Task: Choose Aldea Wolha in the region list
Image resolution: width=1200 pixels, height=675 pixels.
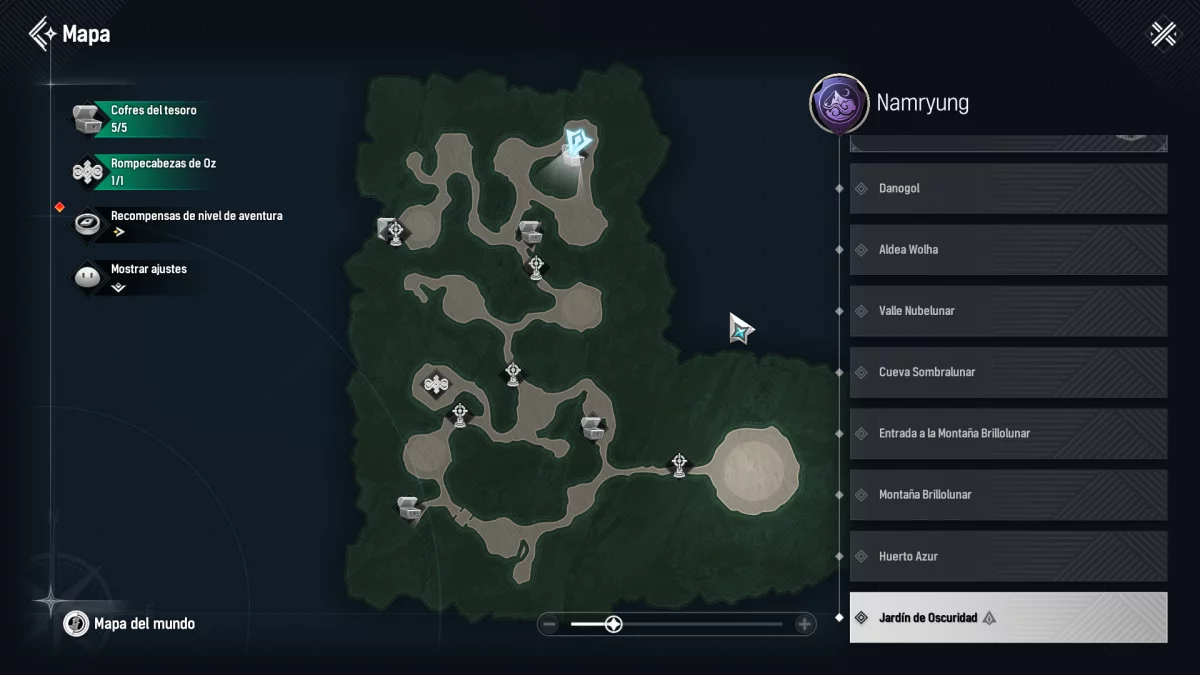Action: point(1008,250)
